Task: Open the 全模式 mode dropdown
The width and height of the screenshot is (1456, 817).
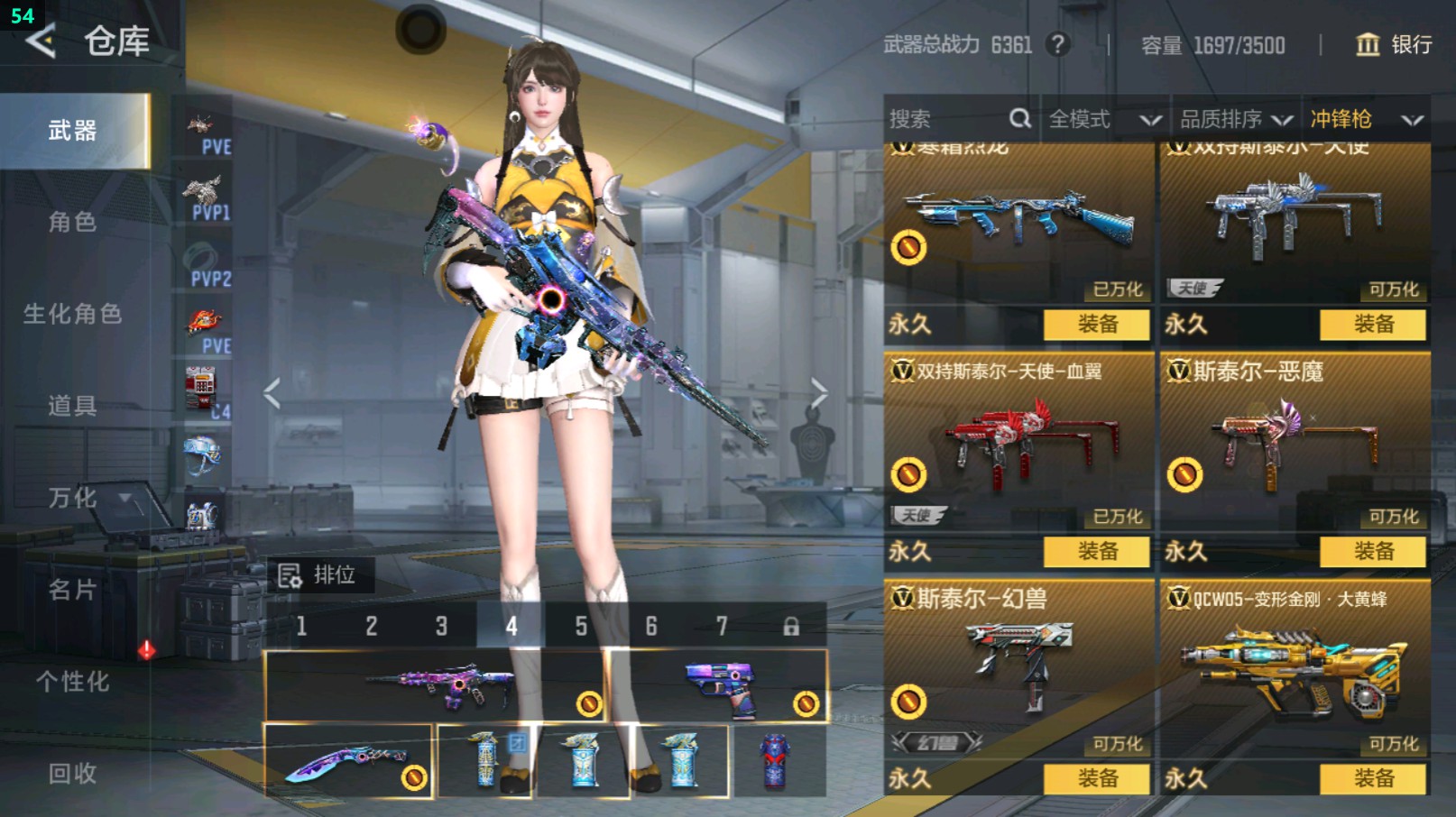Action: pos(1103,119)
